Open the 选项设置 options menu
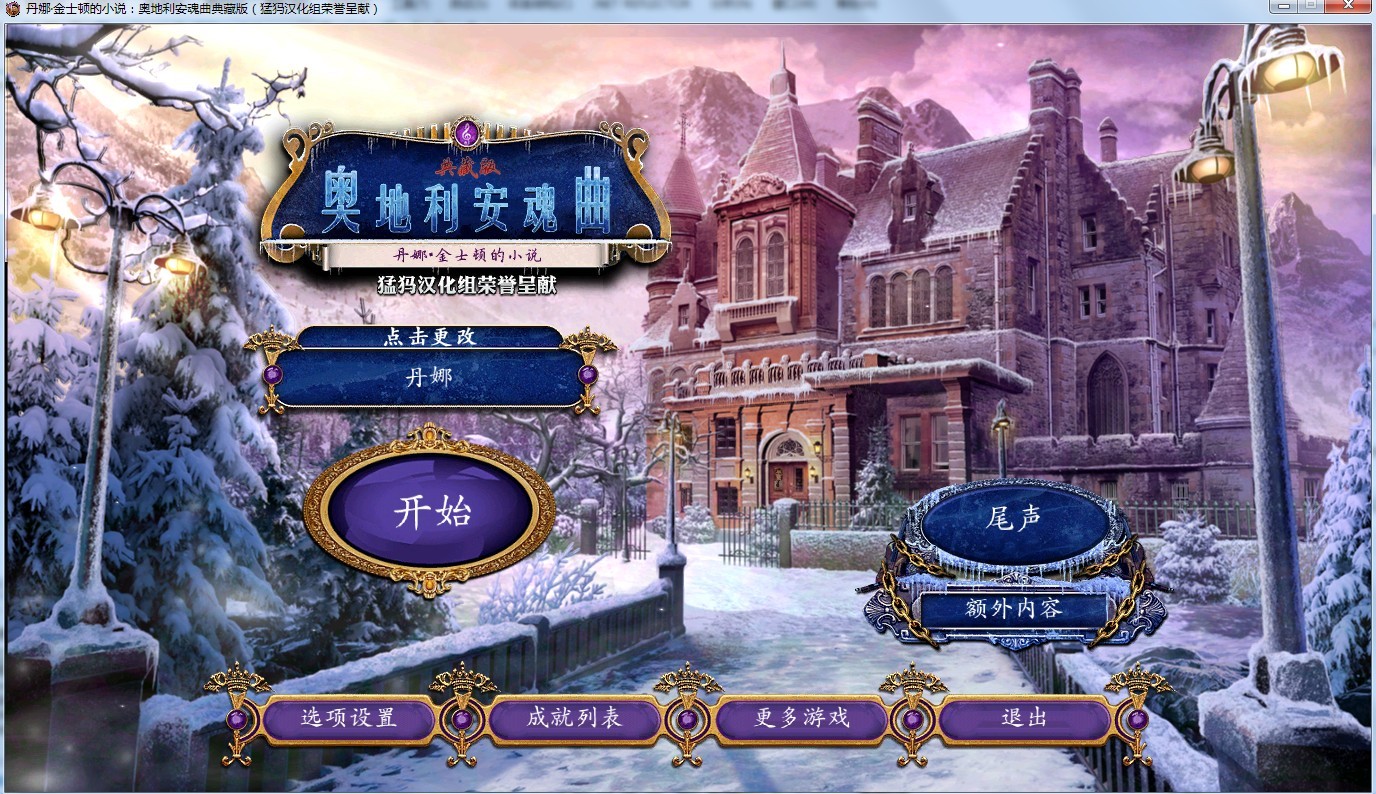The width and height of the screenshot is (1376, 794). tap(348, 718)
